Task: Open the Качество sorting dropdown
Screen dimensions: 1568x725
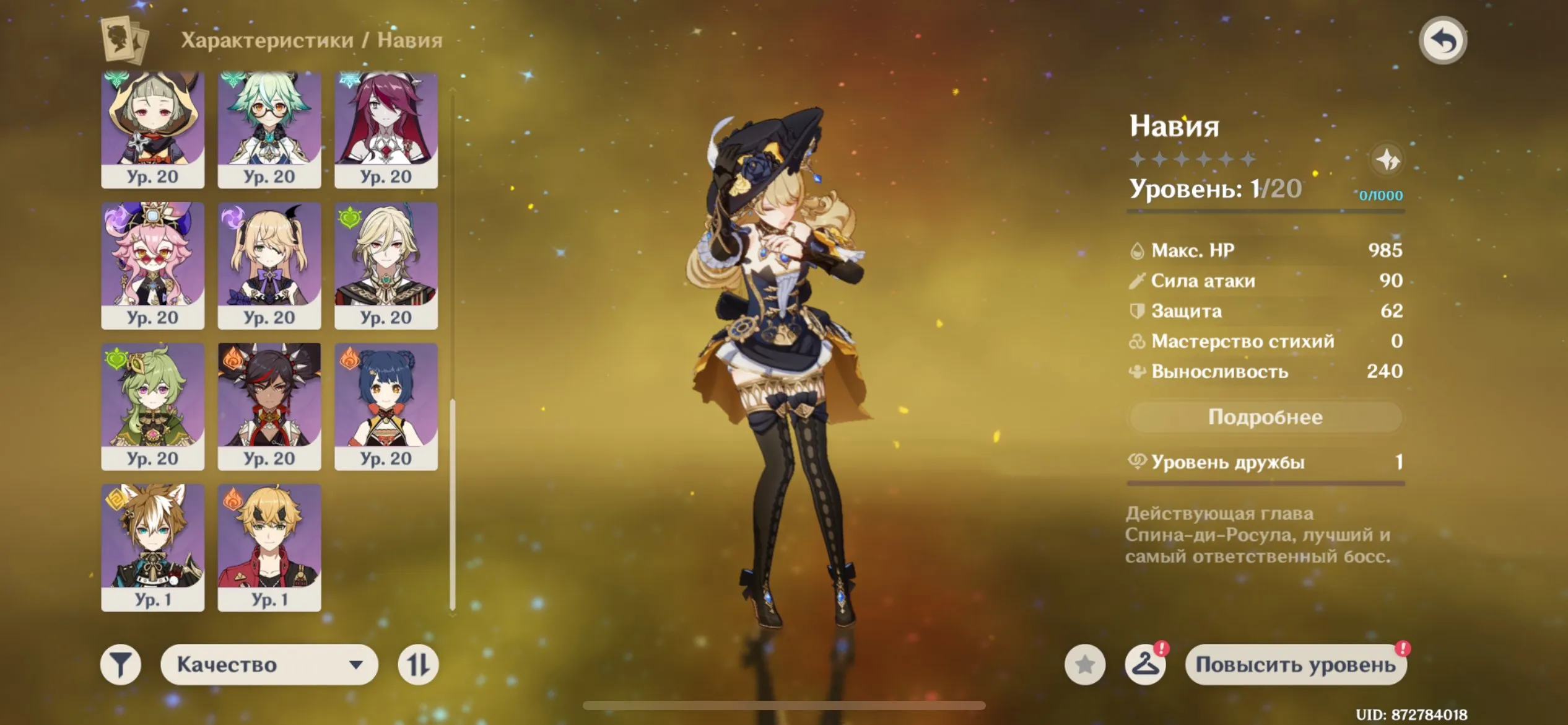Action: point(269,663)
